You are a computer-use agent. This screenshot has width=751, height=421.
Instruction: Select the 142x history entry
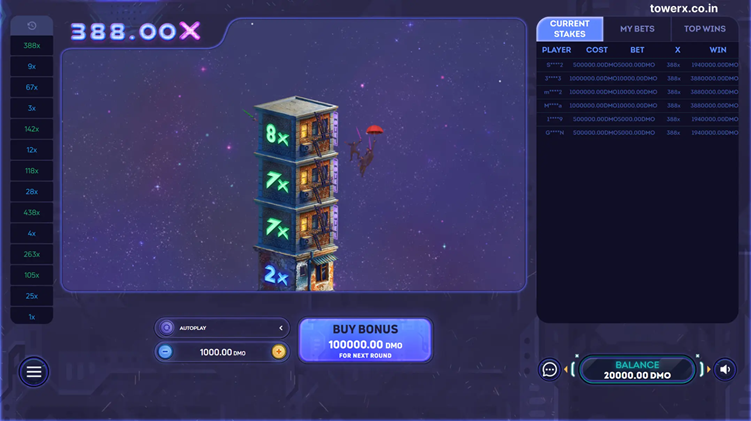pos(32,129)
